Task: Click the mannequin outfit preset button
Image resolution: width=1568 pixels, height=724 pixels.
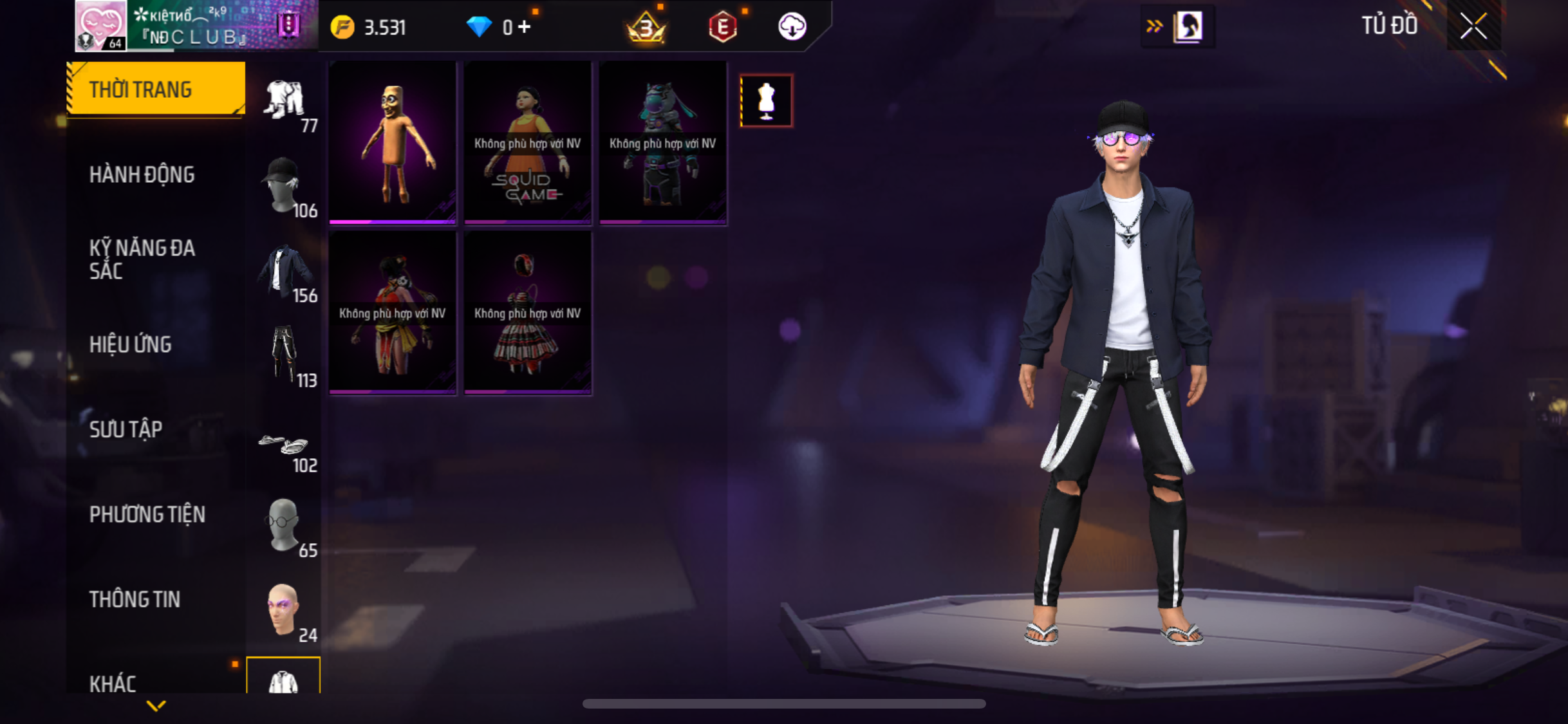Action: [766, 101]
